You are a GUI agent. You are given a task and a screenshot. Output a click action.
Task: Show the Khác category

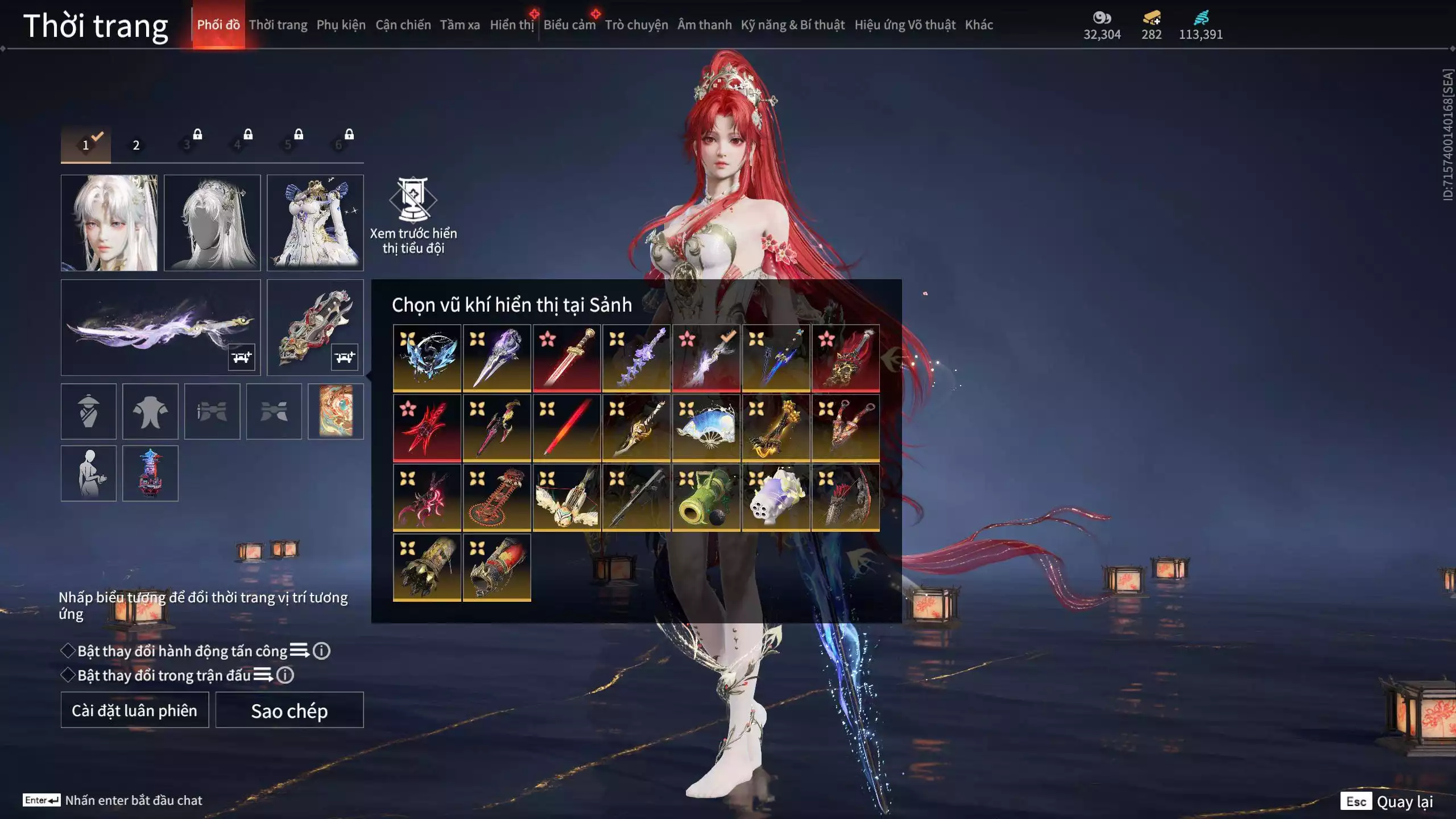tap(978, 25)
